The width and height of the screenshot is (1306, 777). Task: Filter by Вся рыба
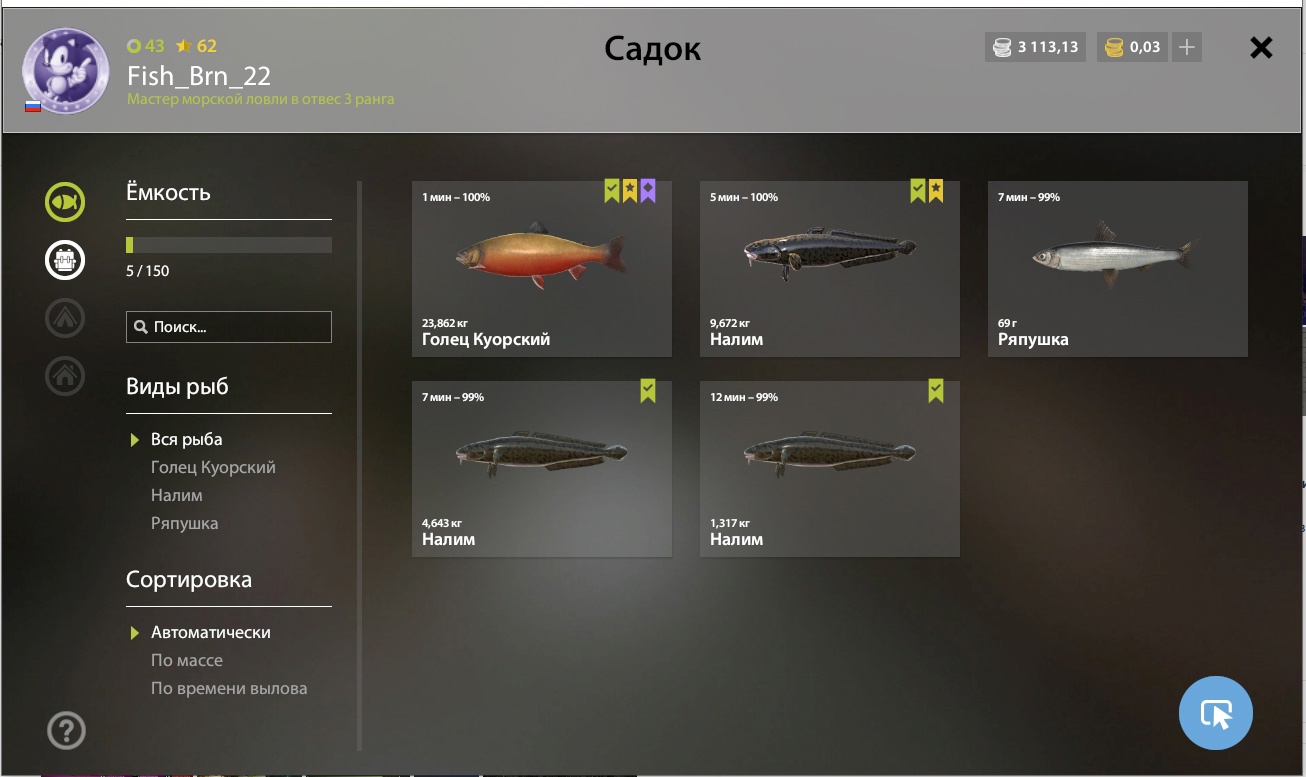pos(186,439)
